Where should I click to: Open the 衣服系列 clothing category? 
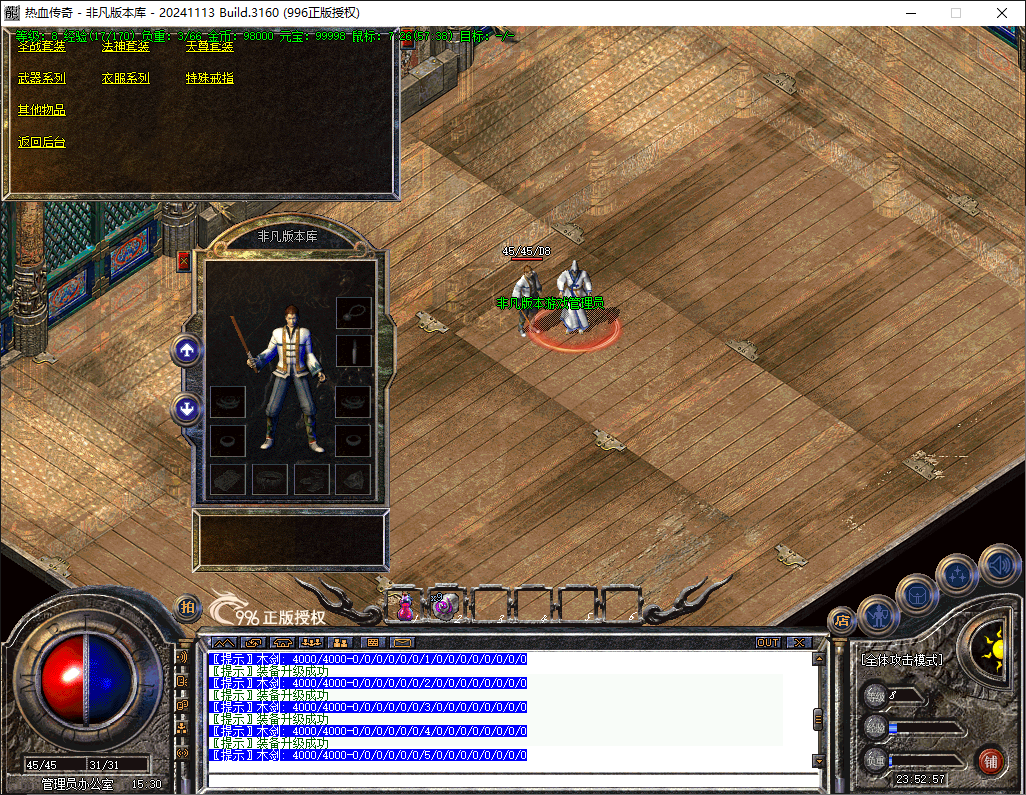click(x=125, y=78)
